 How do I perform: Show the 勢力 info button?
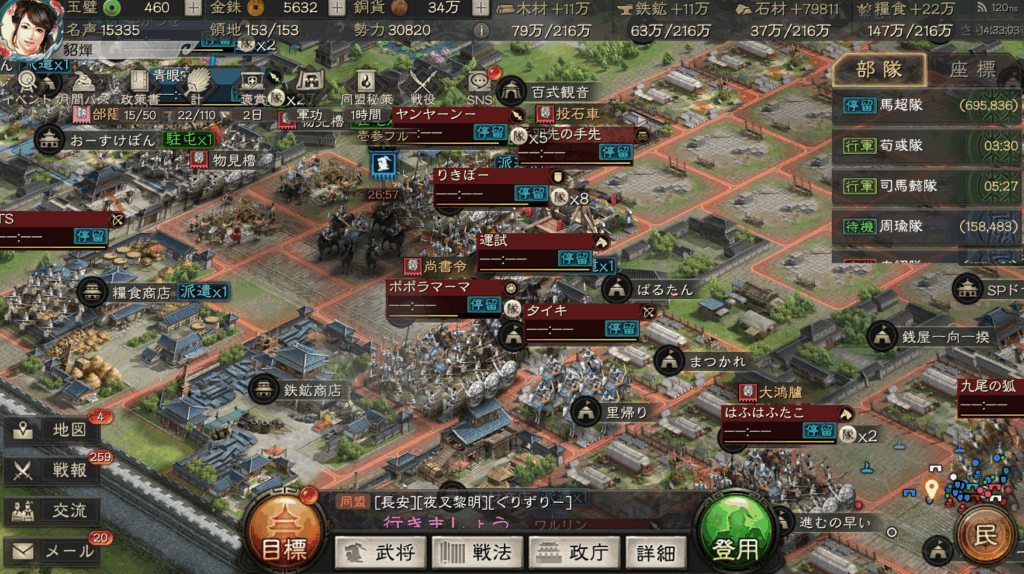[x=481, y=30]
